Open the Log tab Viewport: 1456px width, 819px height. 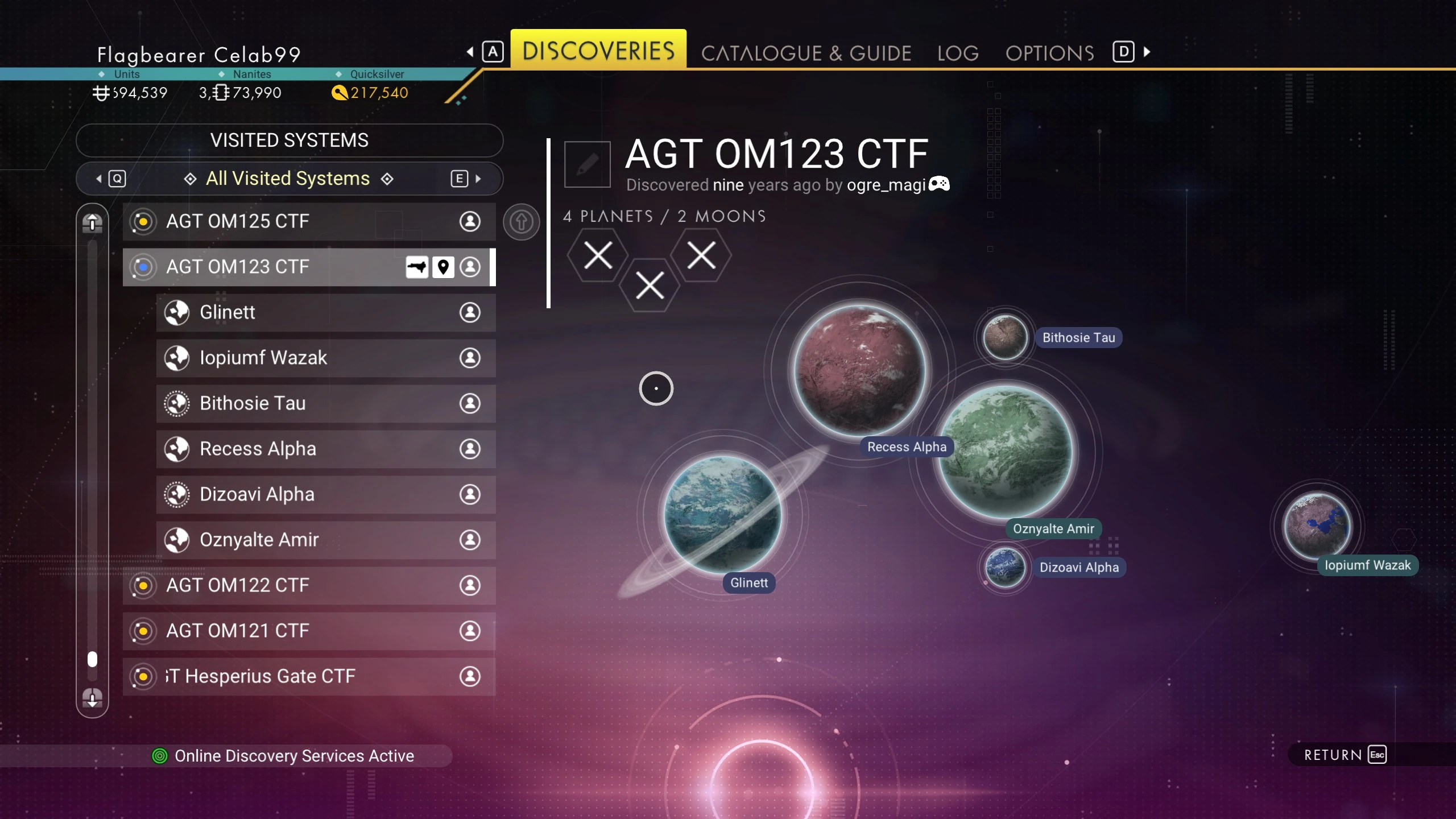tap(958, 53)
